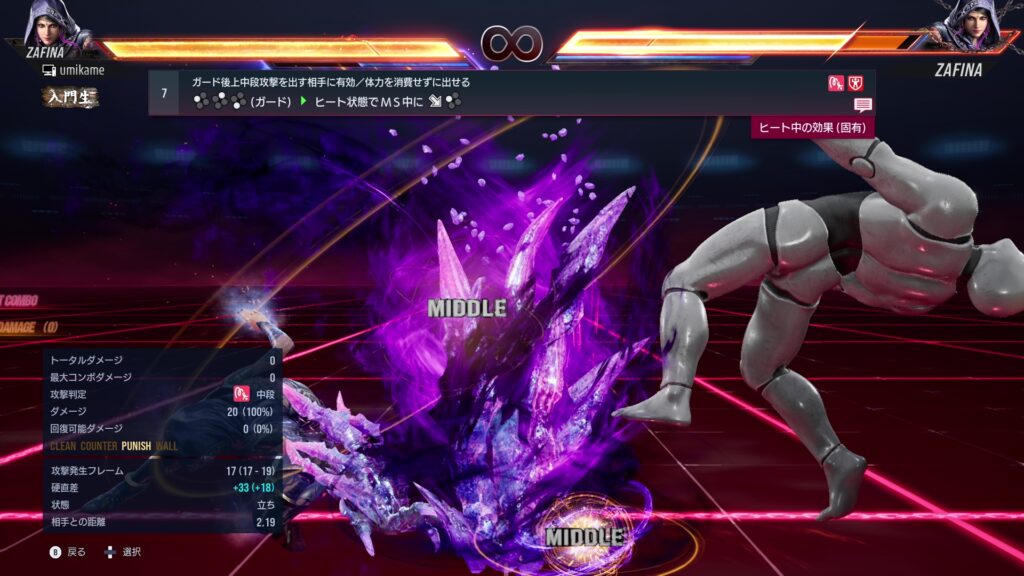Screen dimensions: 1024x576
Task: Open the speech-bubble note icon
Action: coord(862,105)
